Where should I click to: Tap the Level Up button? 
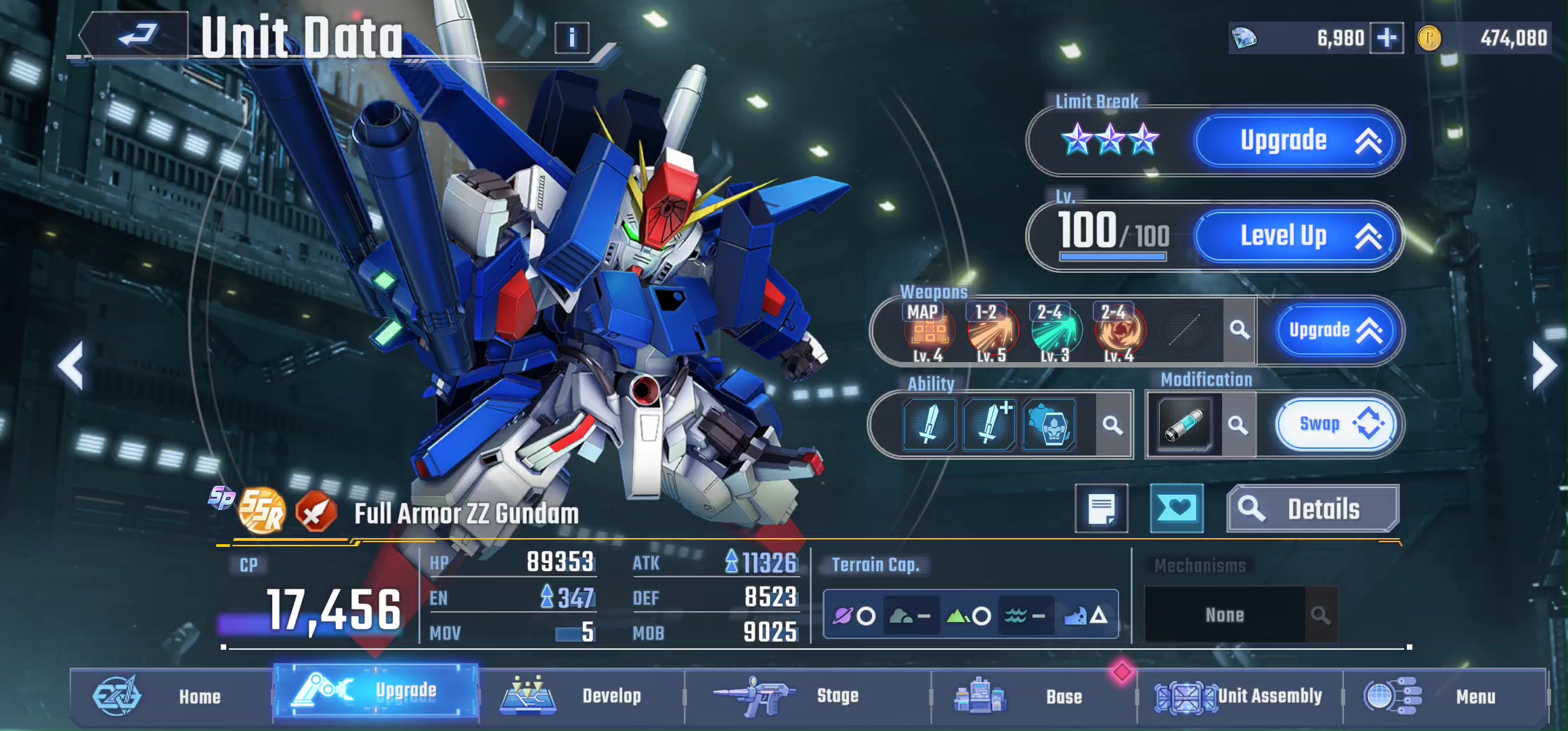tap(1296, 236)
